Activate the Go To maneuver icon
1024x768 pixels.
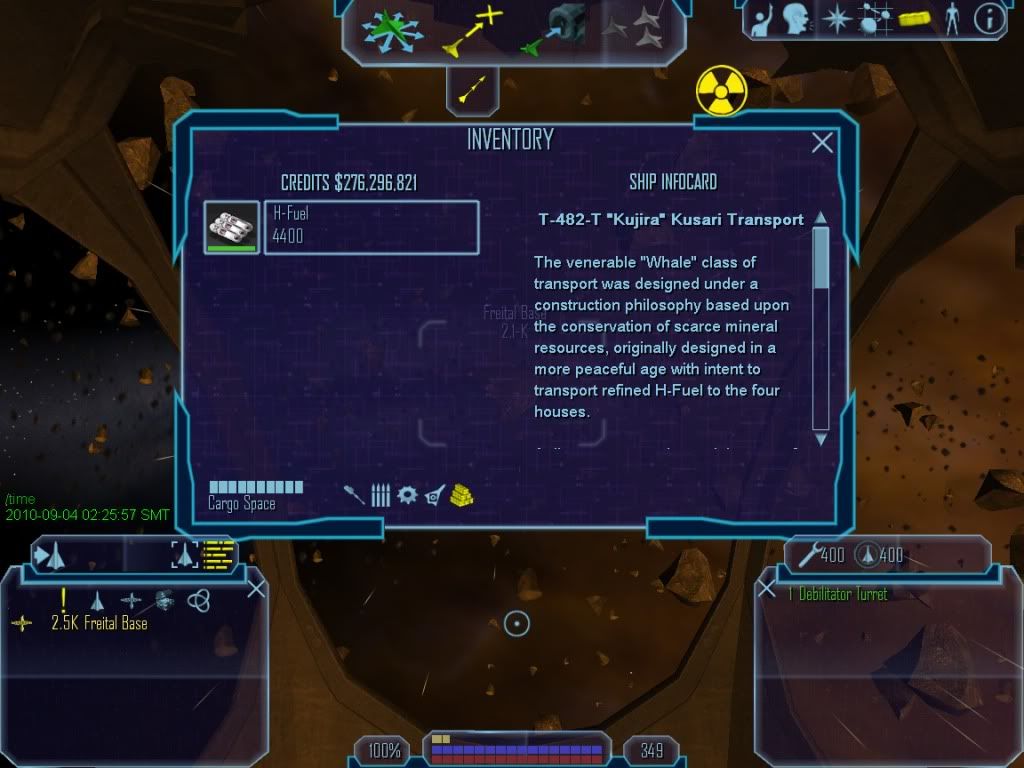coord(472,30)
